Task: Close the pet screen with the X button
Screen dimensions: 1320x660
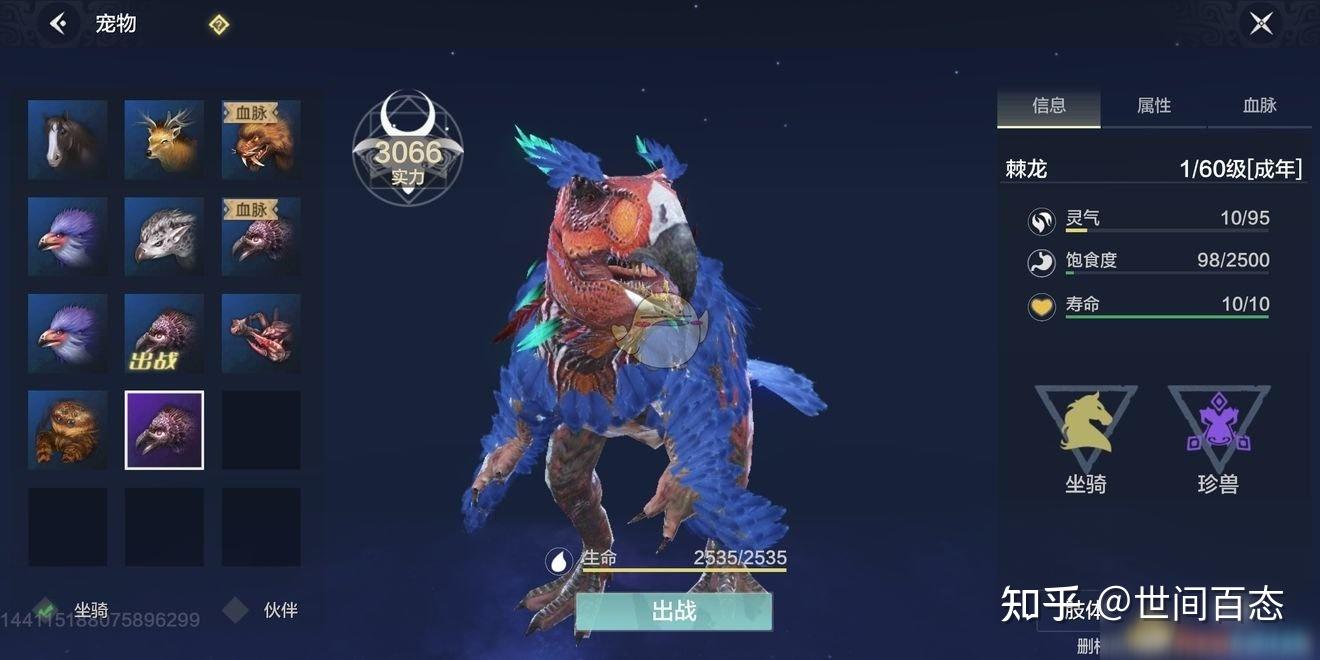Action: [1261, 23]
